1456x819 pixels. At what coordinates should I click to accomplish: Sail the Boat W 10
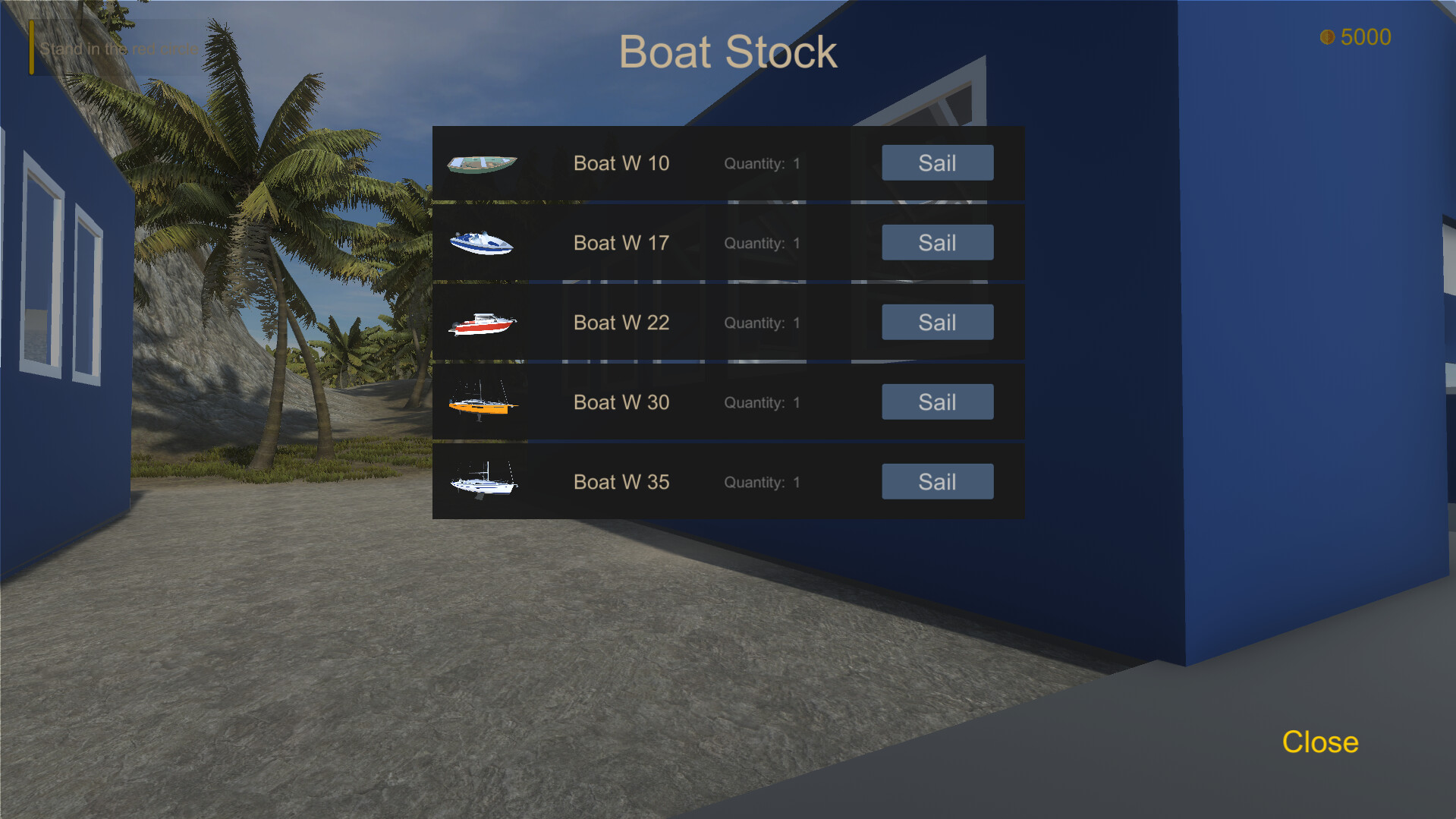pyautogui.click(x=937, y=162)
